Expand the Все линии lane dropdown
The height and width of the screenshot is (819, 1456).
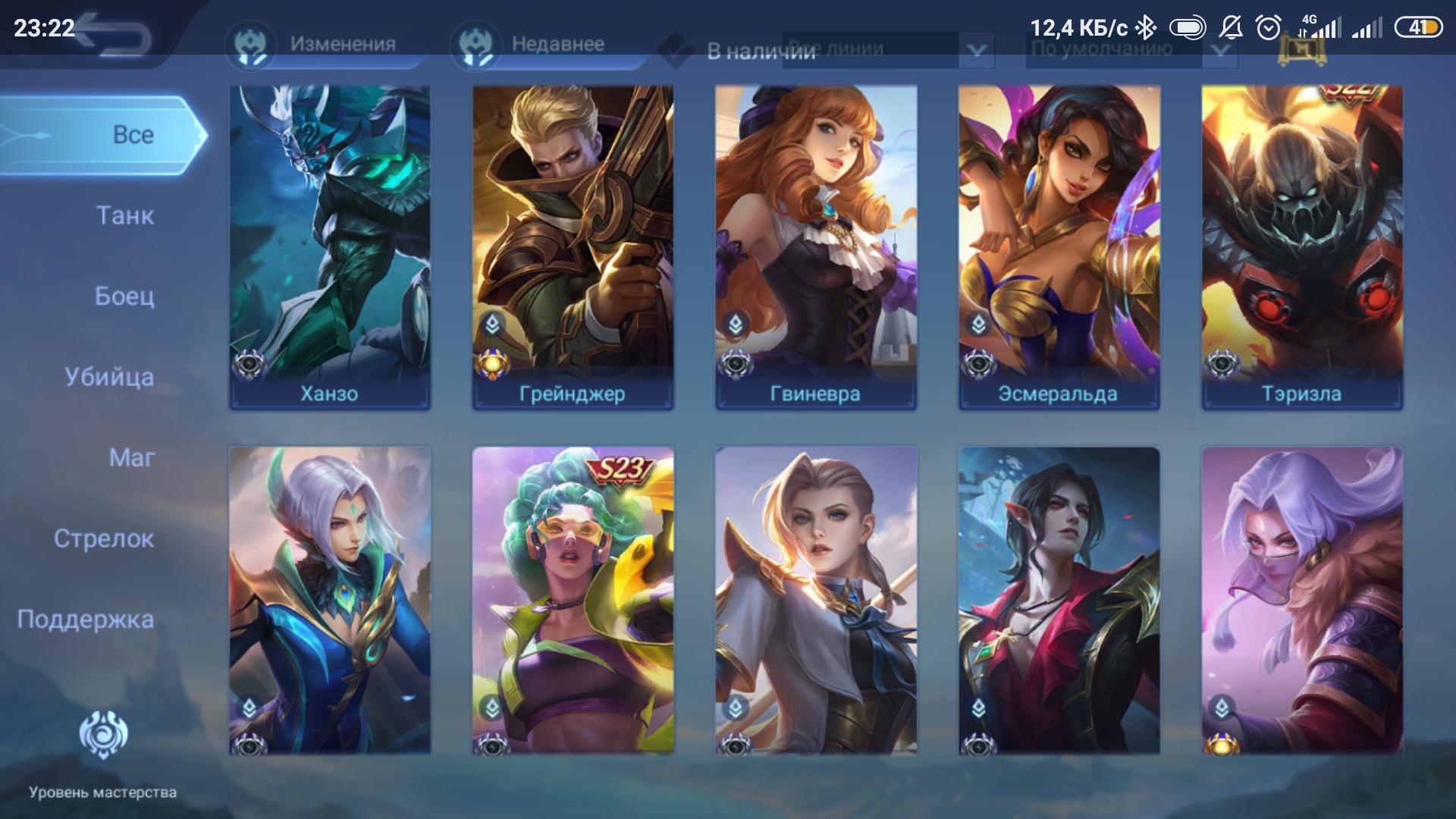point(977,52)
